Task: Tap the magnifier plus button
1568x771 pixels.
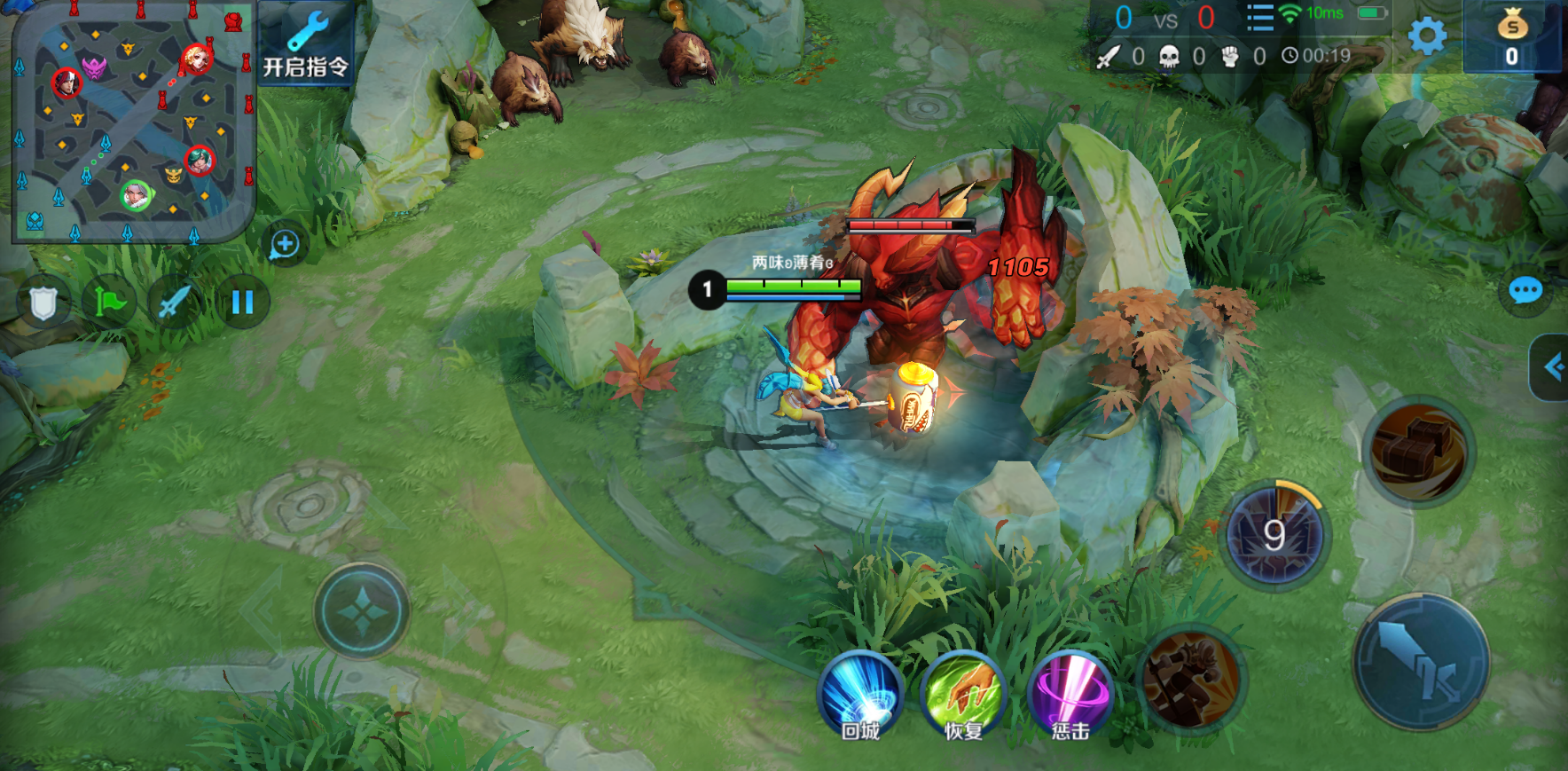Action: pos(285,244)
